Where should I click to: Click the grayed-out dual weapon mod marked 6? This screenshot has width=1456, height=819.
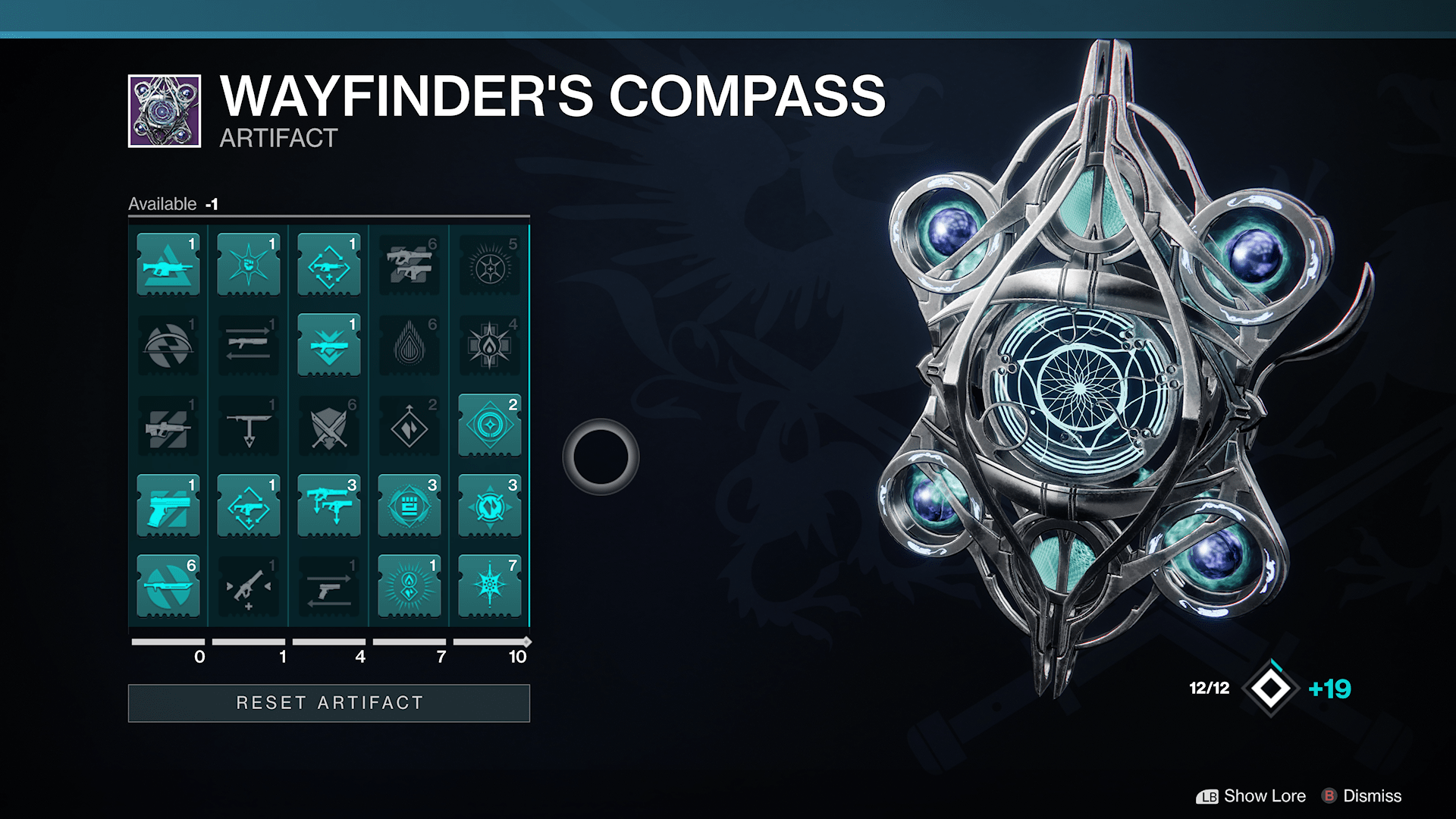pos(409,265)
